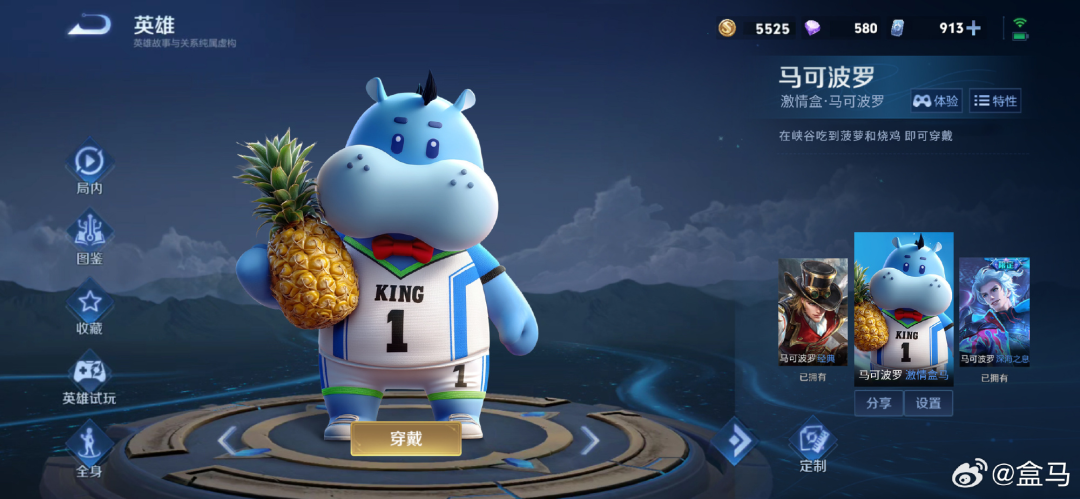
Task: Share the skin via 分享 button
Action: tap(879, 403)
